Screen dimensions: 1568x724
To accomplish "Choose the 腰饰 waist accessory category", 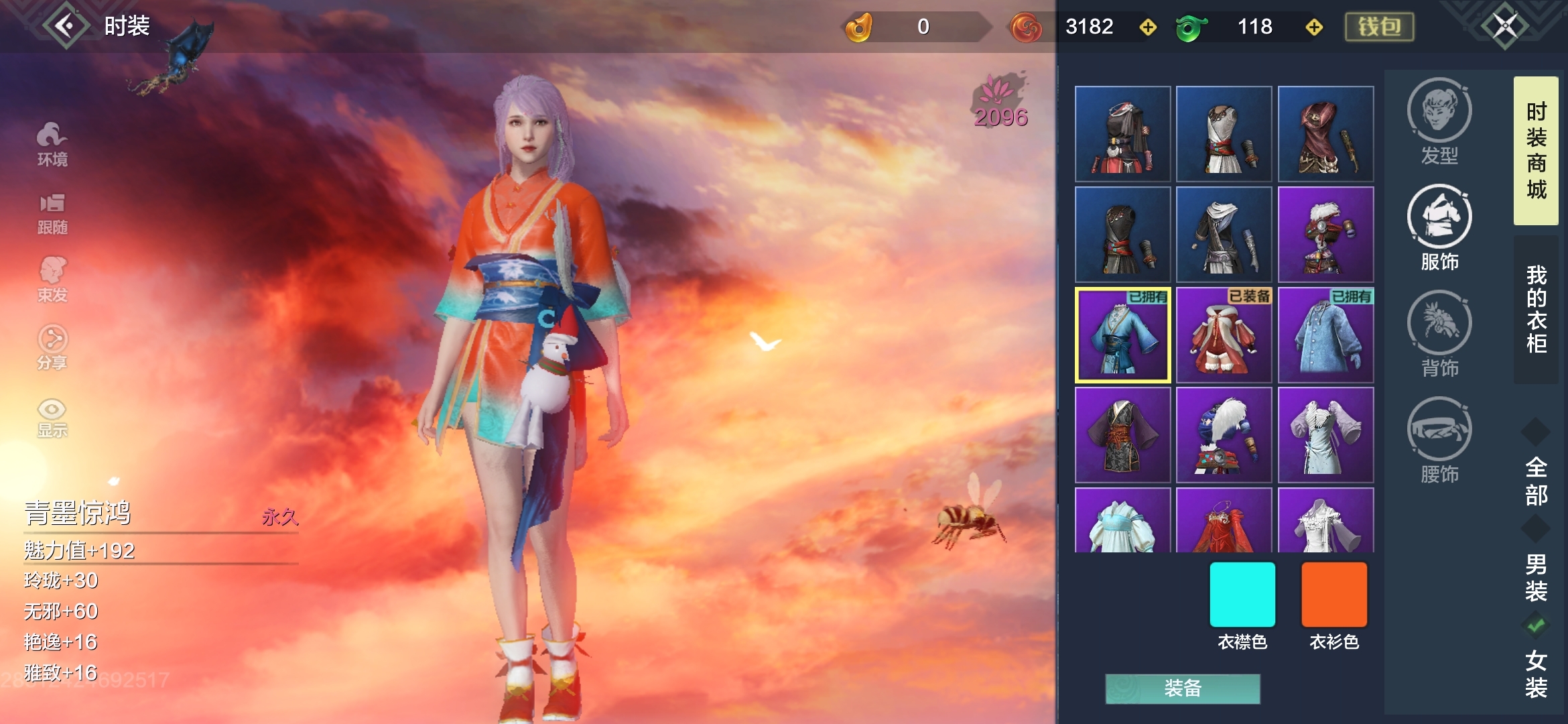I will click(1439, 439).
